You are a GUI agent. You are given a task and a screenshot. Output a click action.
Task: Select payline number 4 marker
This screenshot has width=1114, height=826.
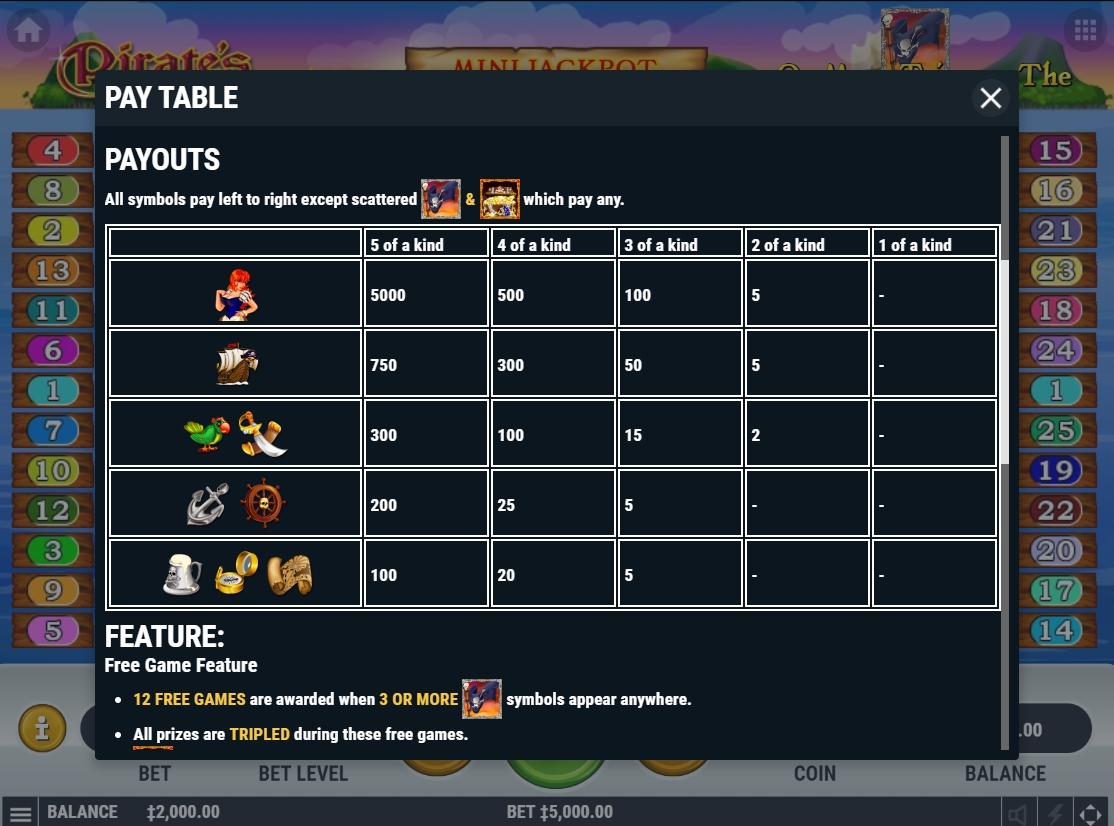coord(54,151)
